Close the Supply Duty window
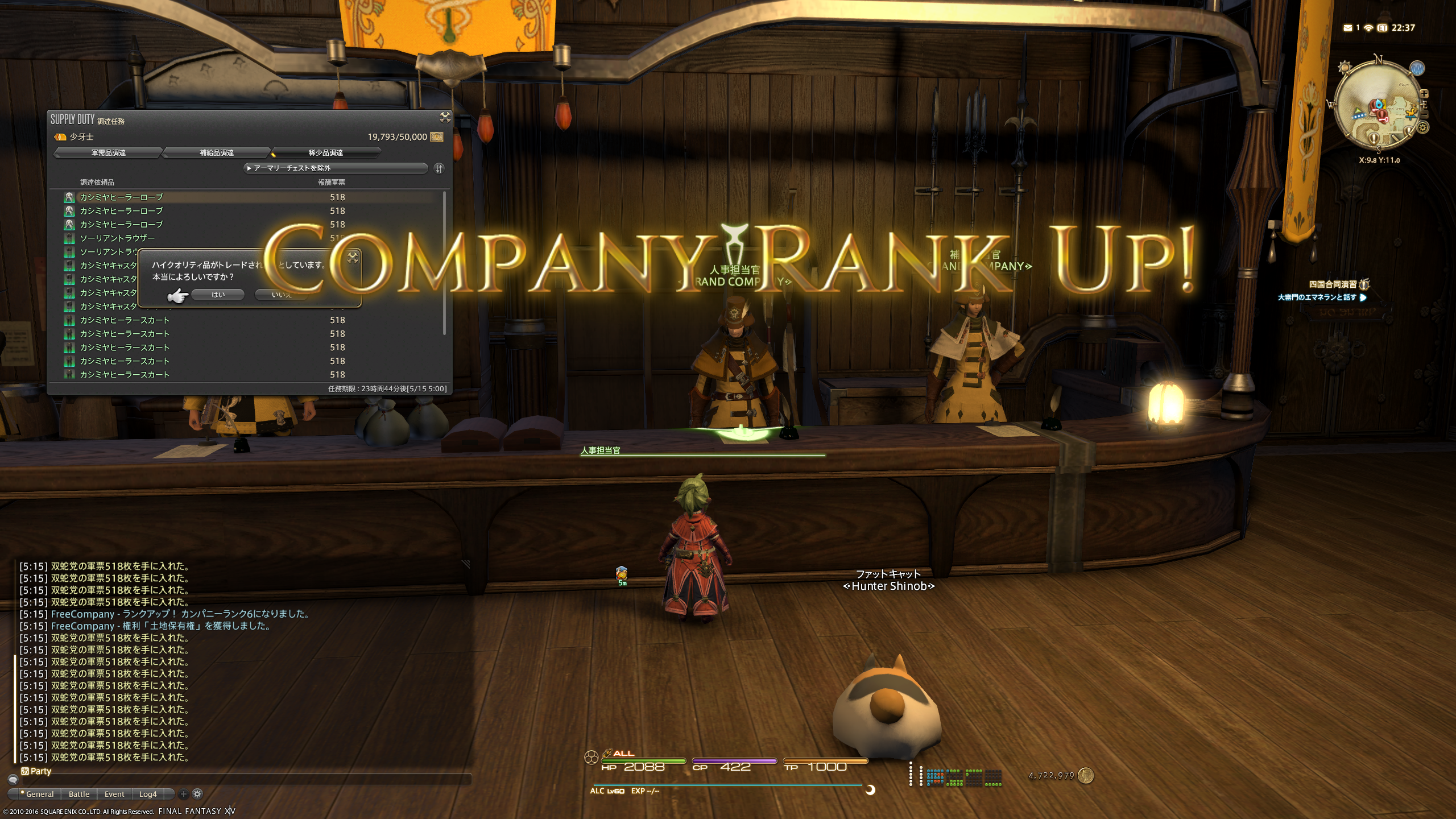Viewport: 1456px width, 819px height. [445, 117]
